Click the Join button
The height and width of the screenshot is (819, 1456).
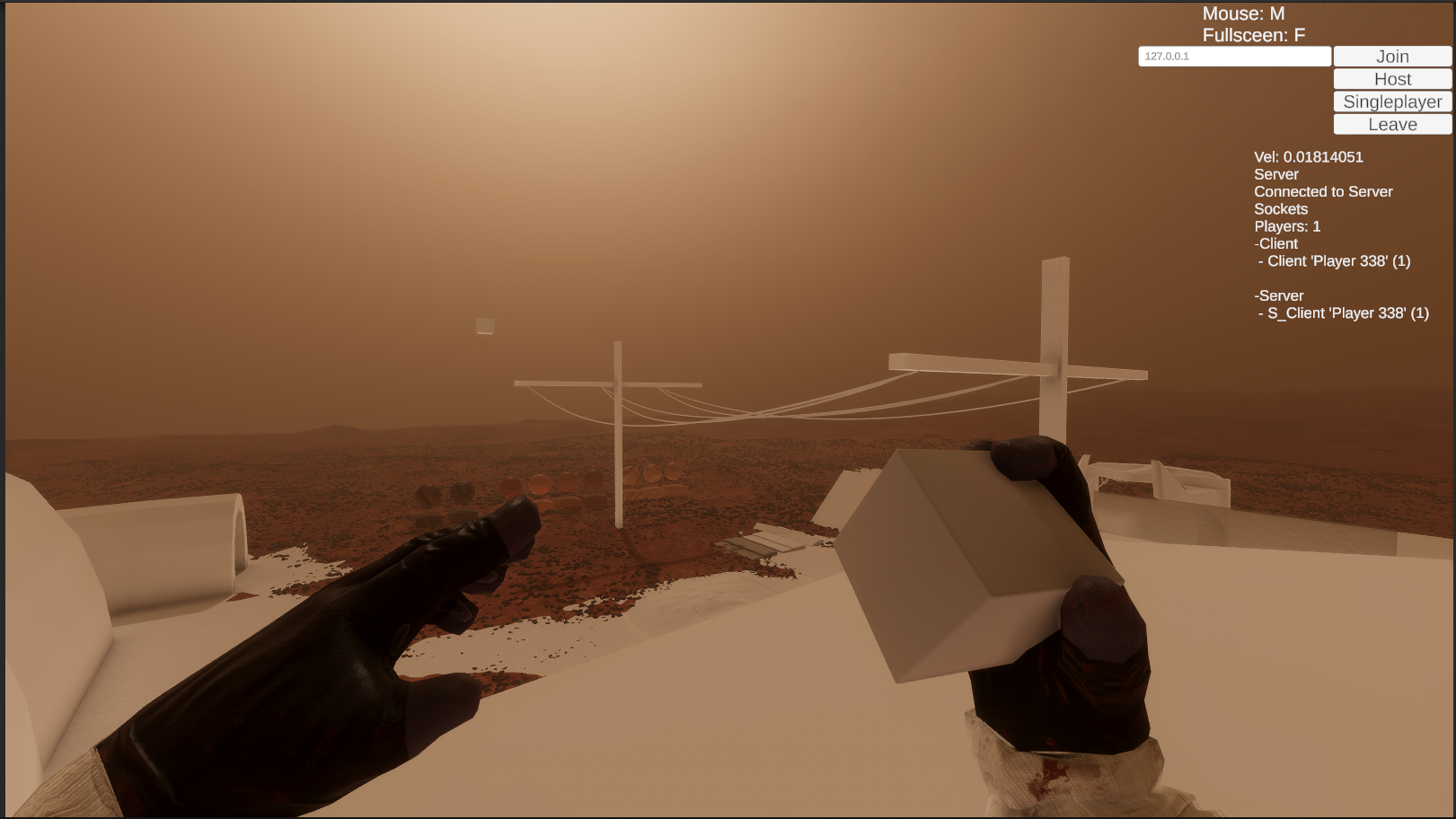[1392, 56]
